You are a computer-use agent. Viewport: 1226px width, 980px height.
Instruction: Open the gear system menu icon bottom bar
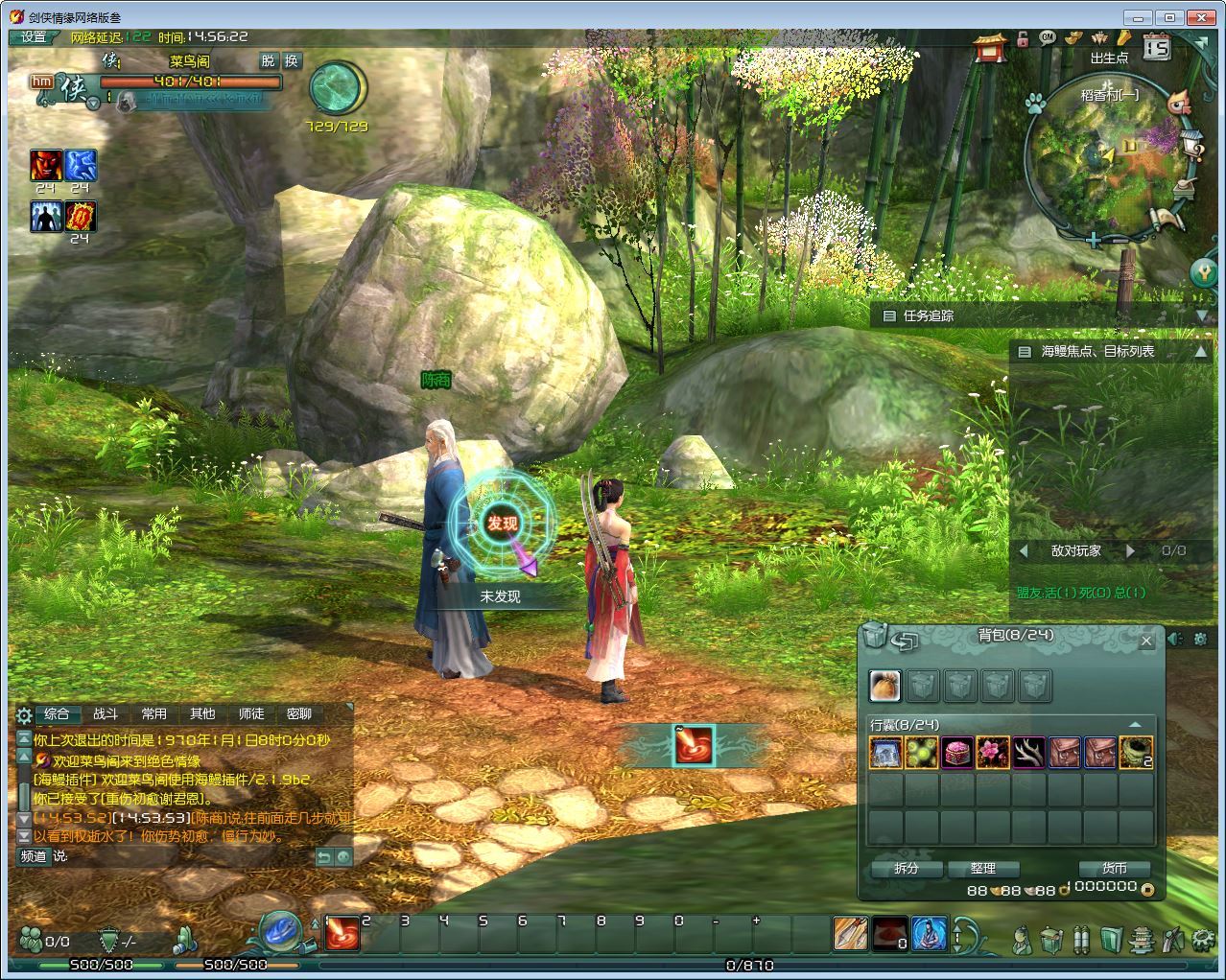pyautogui.click(x=1201, y=939)
